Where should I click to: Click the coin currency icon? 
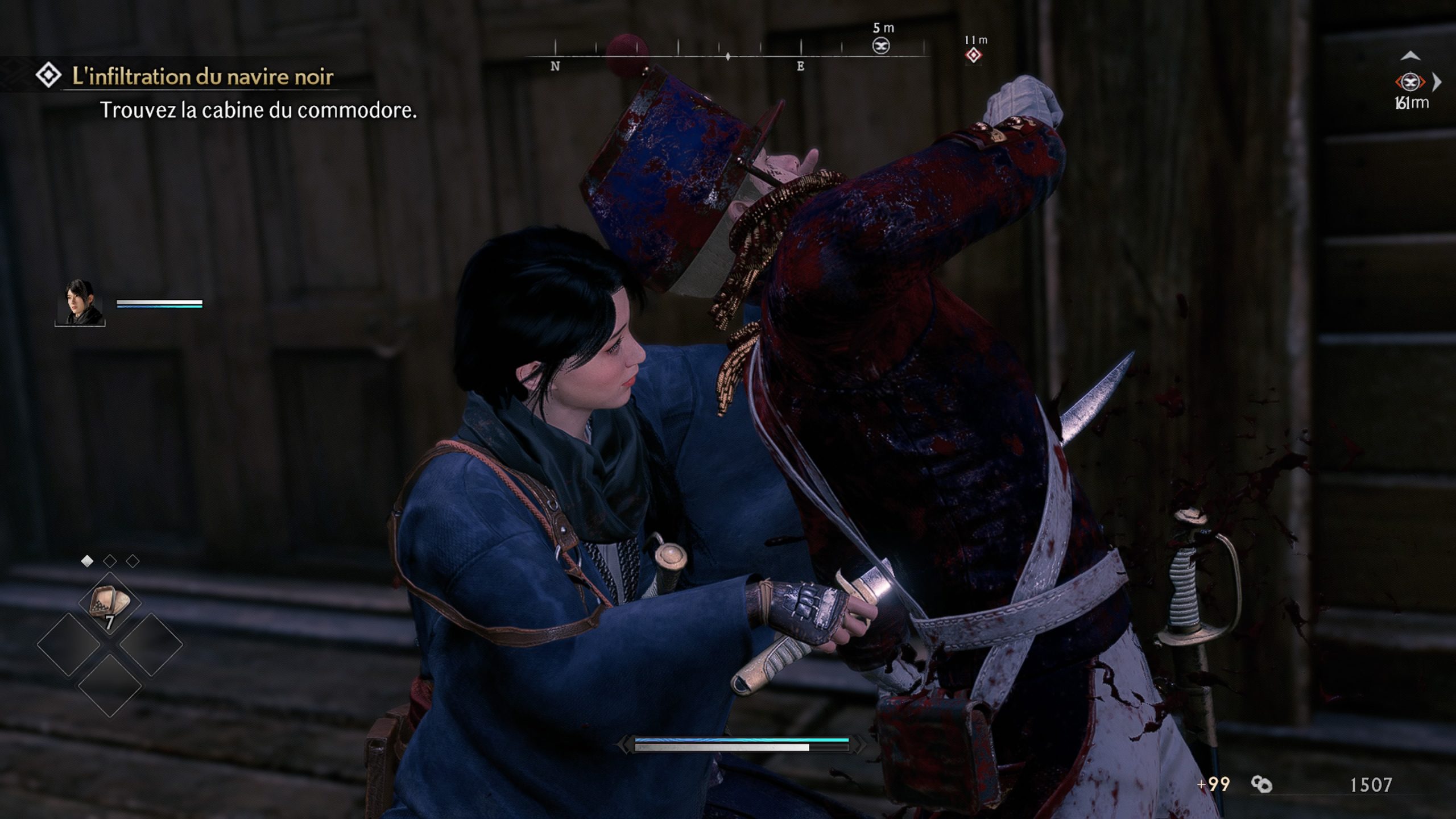coord(1261,785)
